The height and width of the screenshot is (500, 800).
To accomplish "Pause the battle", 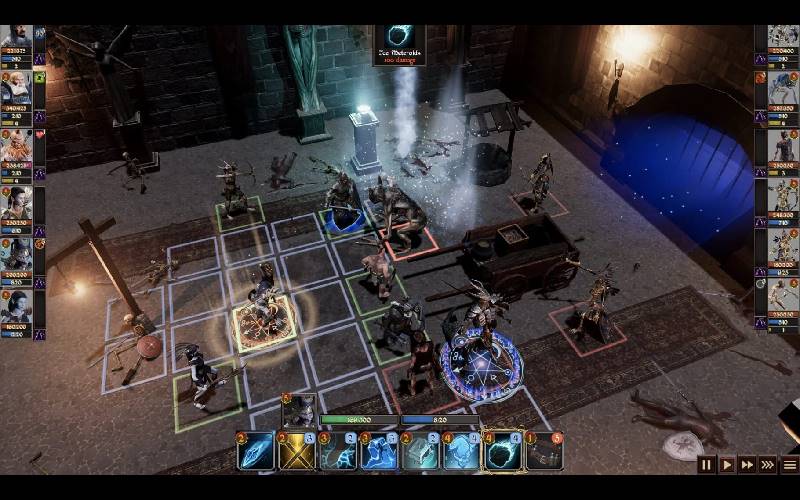I will 707,464.
